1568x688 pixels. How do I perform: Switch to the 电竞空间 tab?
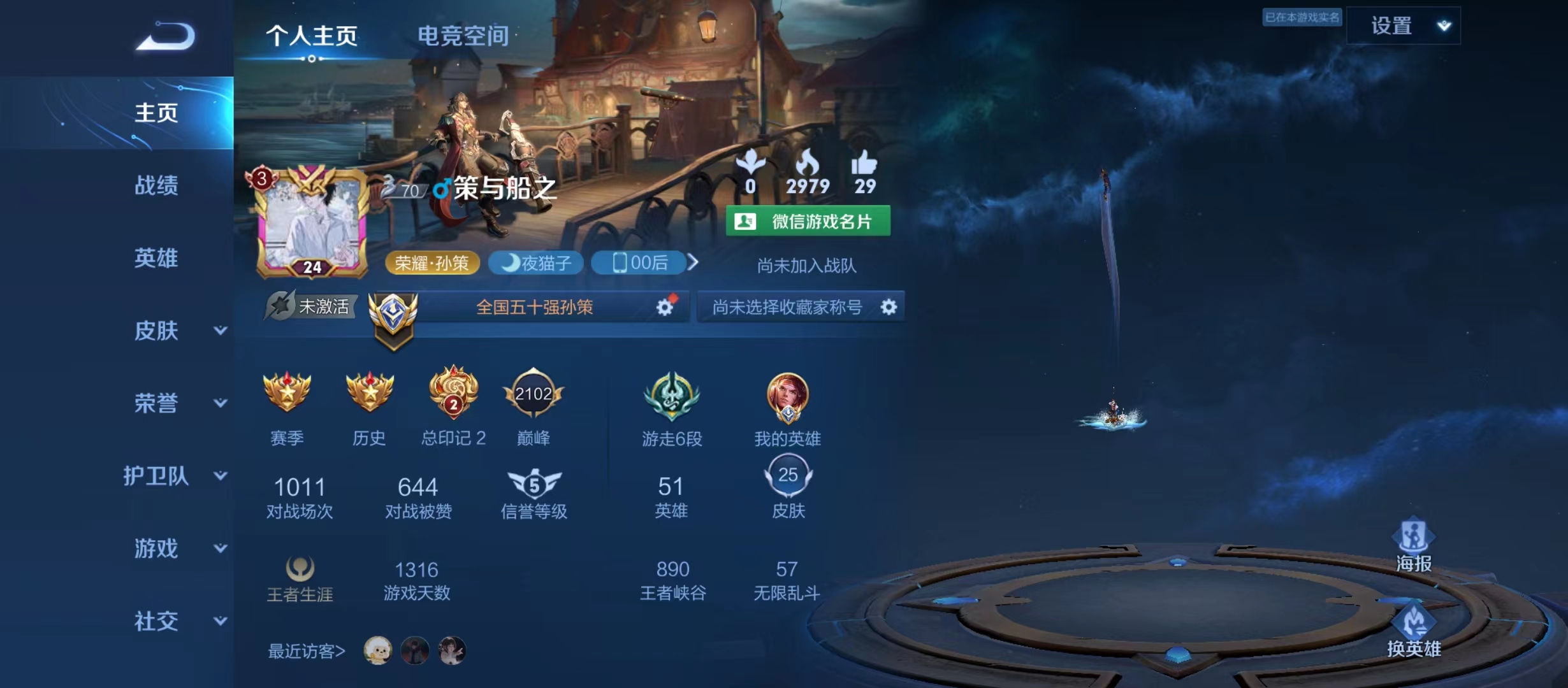[463, 36]
